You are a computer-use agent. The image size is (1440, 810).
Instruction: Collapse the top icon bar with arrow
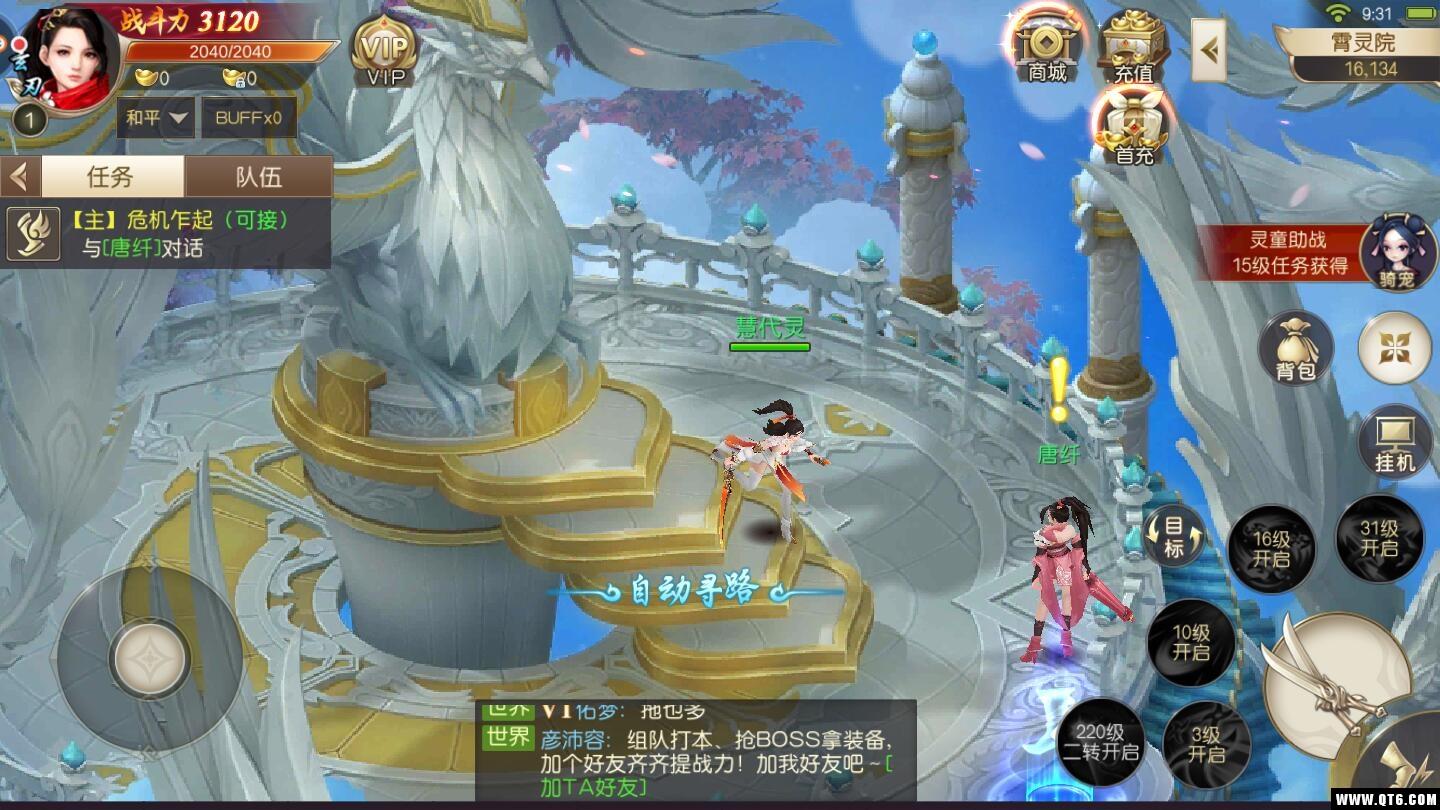point(1209,50)
